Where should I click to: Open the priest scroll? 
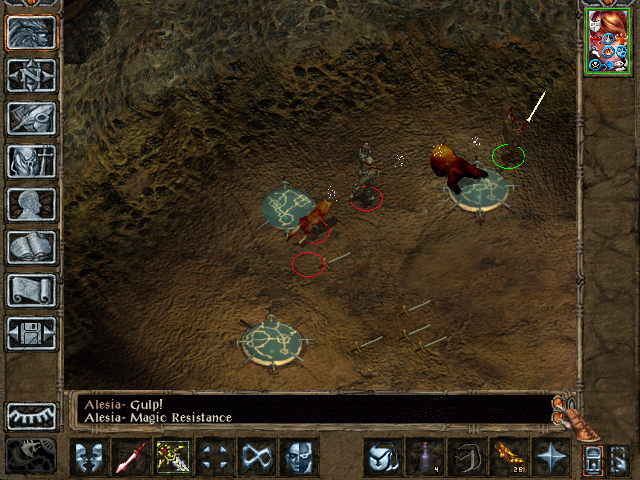pos(32,291)
